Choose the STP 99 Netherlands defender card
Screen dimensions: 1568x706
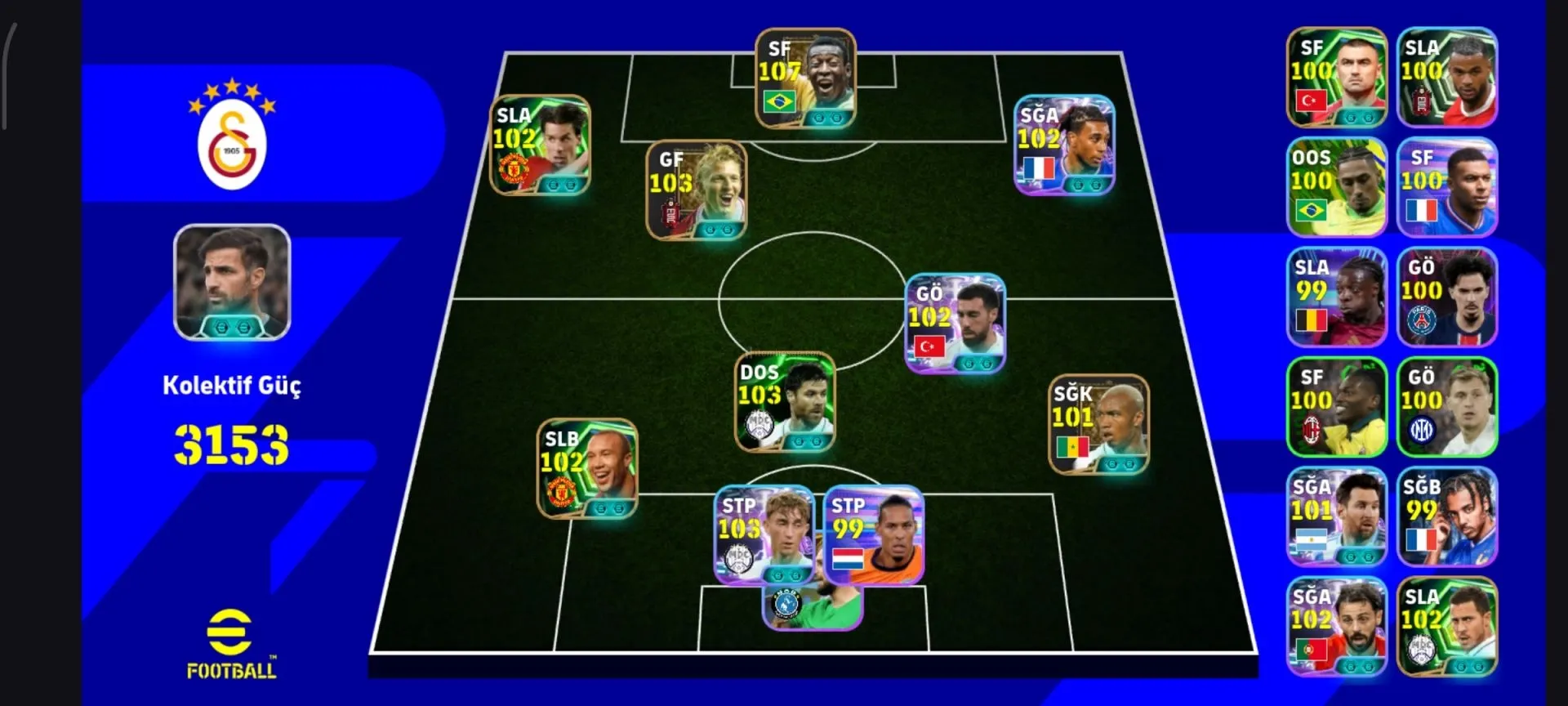coord(874,536)
